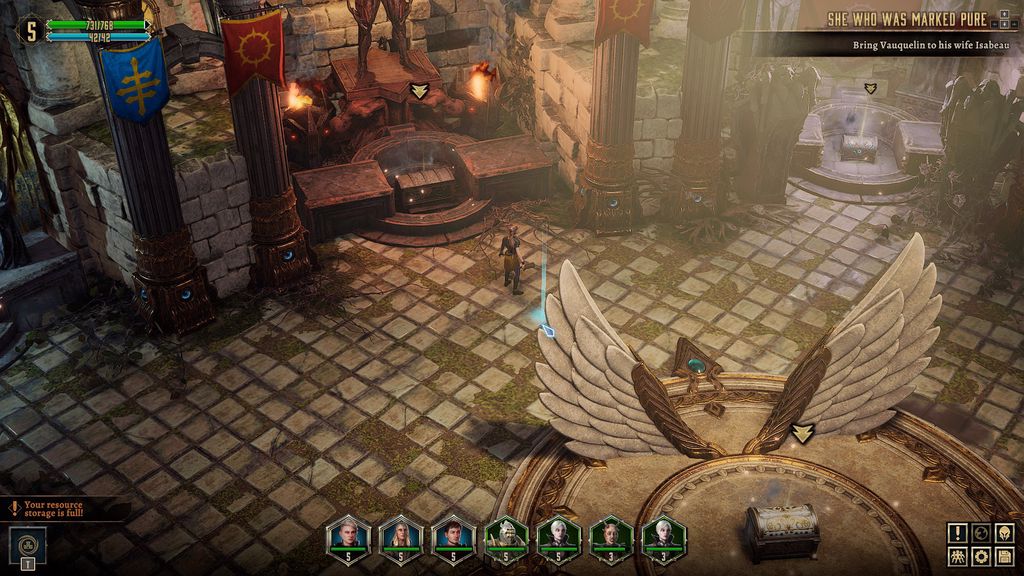Open the exclamation mark quest log button

tap(958, 533)
